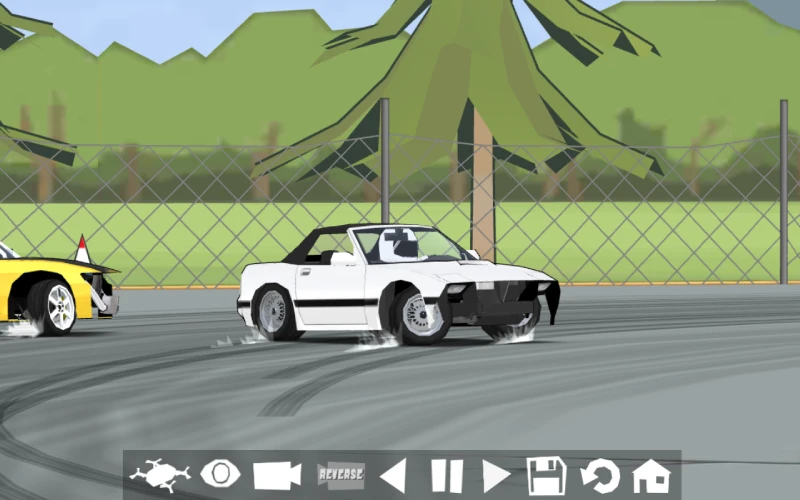800x500 pixels.
Task: Return to the home menu
Action: pyautogui.click(x=651, y=475)
